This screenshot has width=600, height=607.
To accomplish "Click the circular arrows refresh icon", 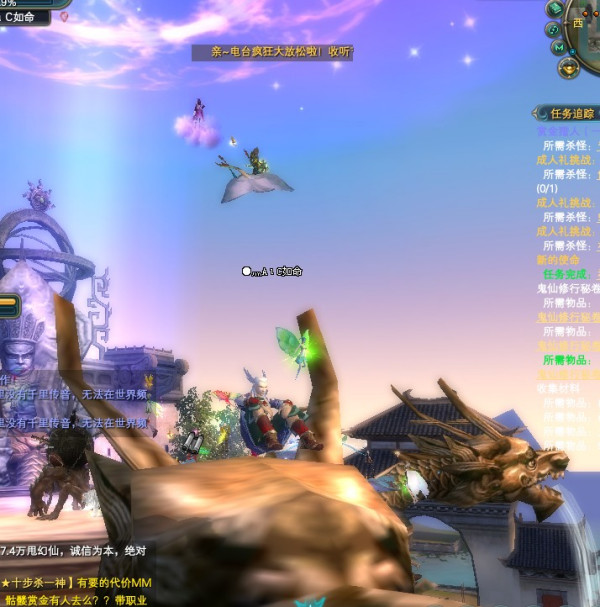I will tap(553, 29).
